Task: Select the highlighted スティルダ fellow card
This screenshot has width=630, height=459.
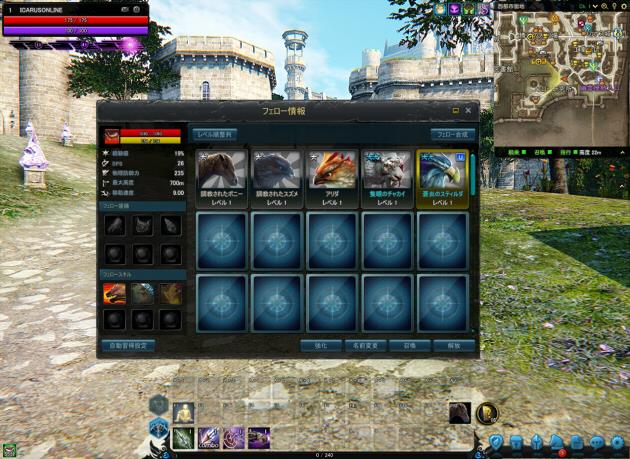Action: point(442,179)
